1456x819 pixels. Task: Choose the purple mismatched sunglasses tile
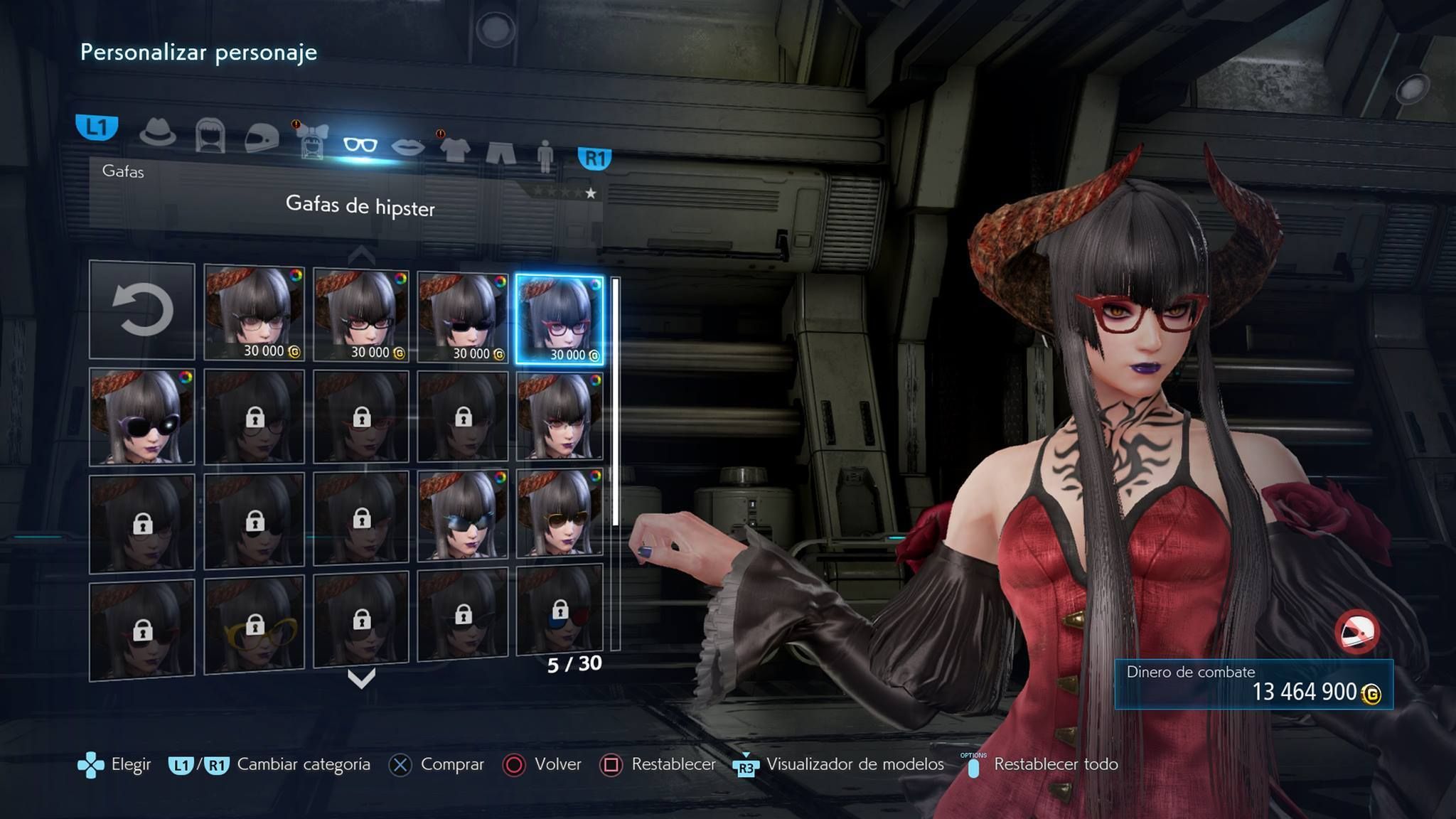tap(142, 417)
